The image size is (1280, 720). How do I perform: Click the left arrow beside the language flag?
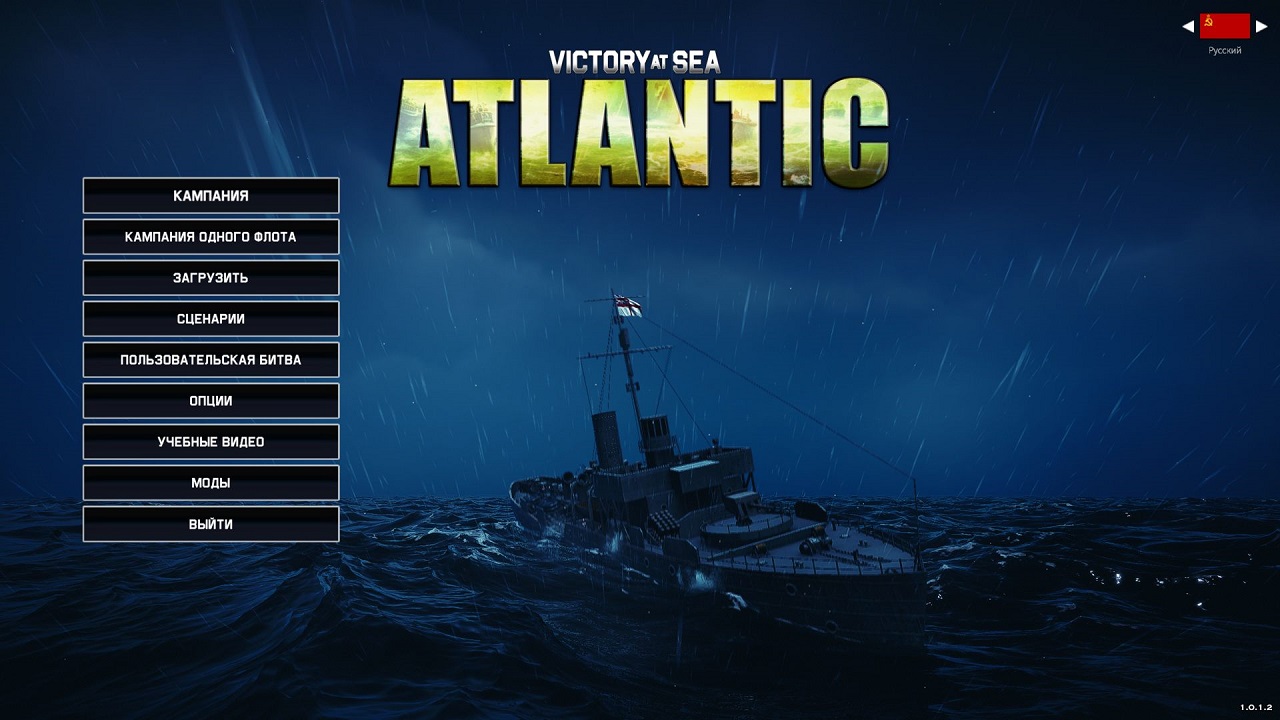[x=1190, y=25]
